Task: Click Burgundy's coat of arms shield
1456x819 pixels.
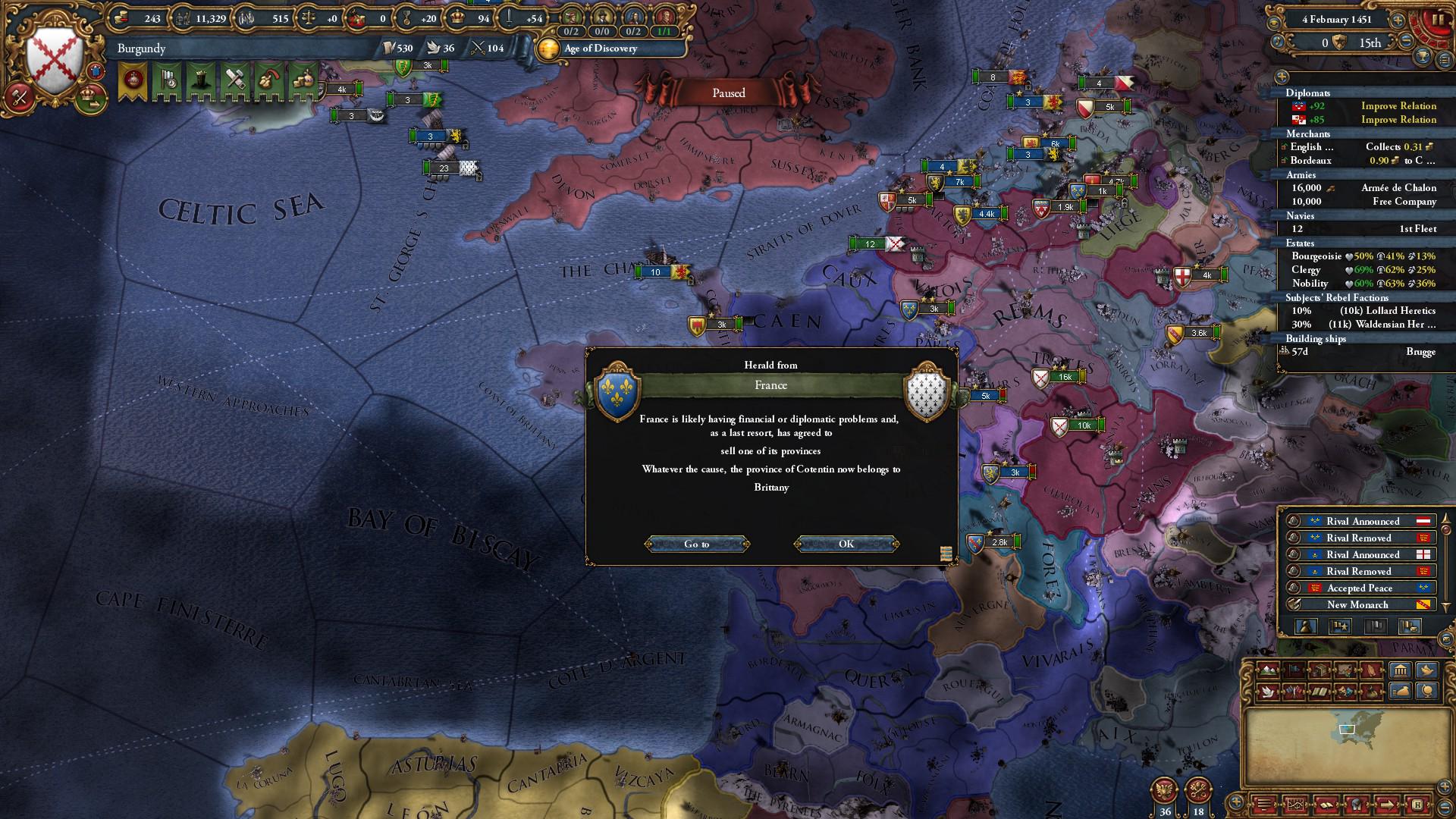Action: [x=53, y=49]
